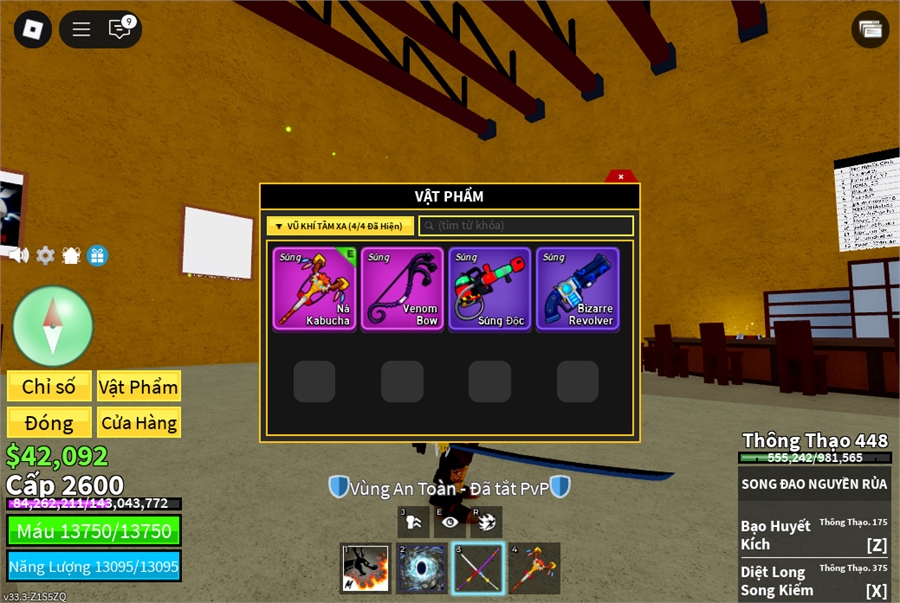900x603 pixels.
Task: Open the gear settings icon
Action: click(45, 255)
